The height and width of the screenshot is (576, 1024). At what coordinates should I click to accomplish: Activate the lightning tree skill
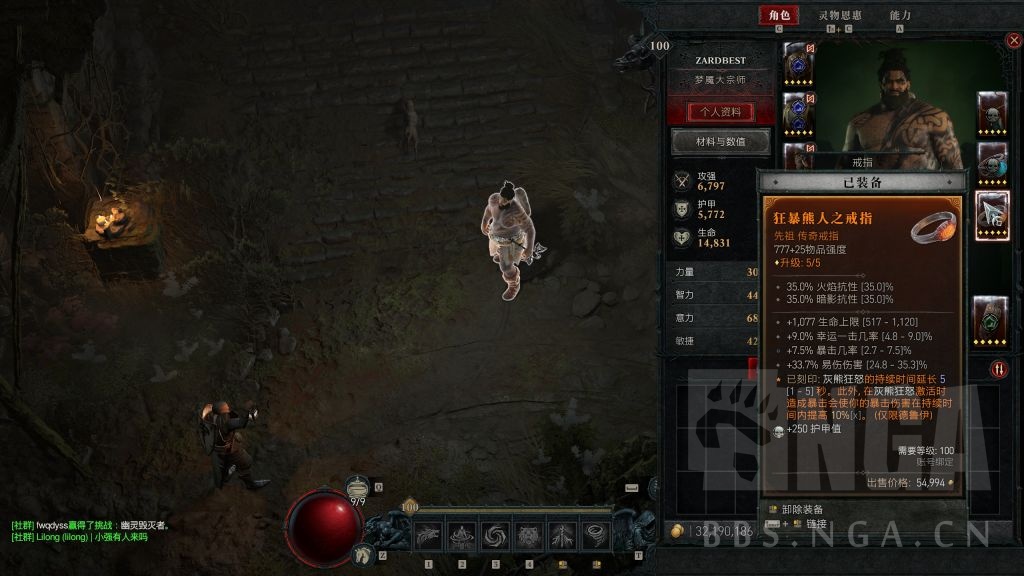[x=563, y=537]
